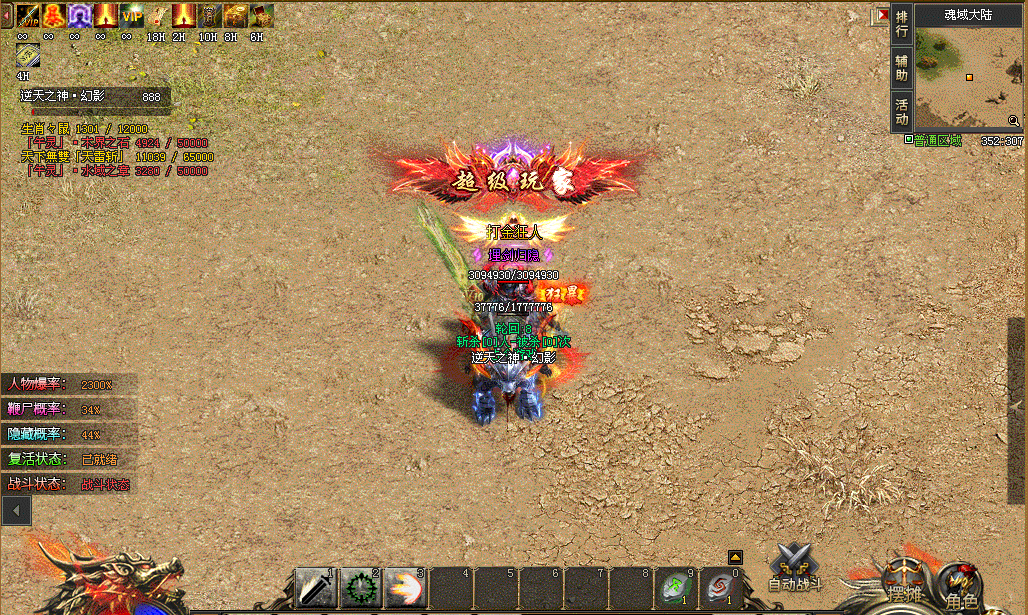Open the 辅助 assist menu
This screenshot has width=1028, height=615.
(902, 68)
